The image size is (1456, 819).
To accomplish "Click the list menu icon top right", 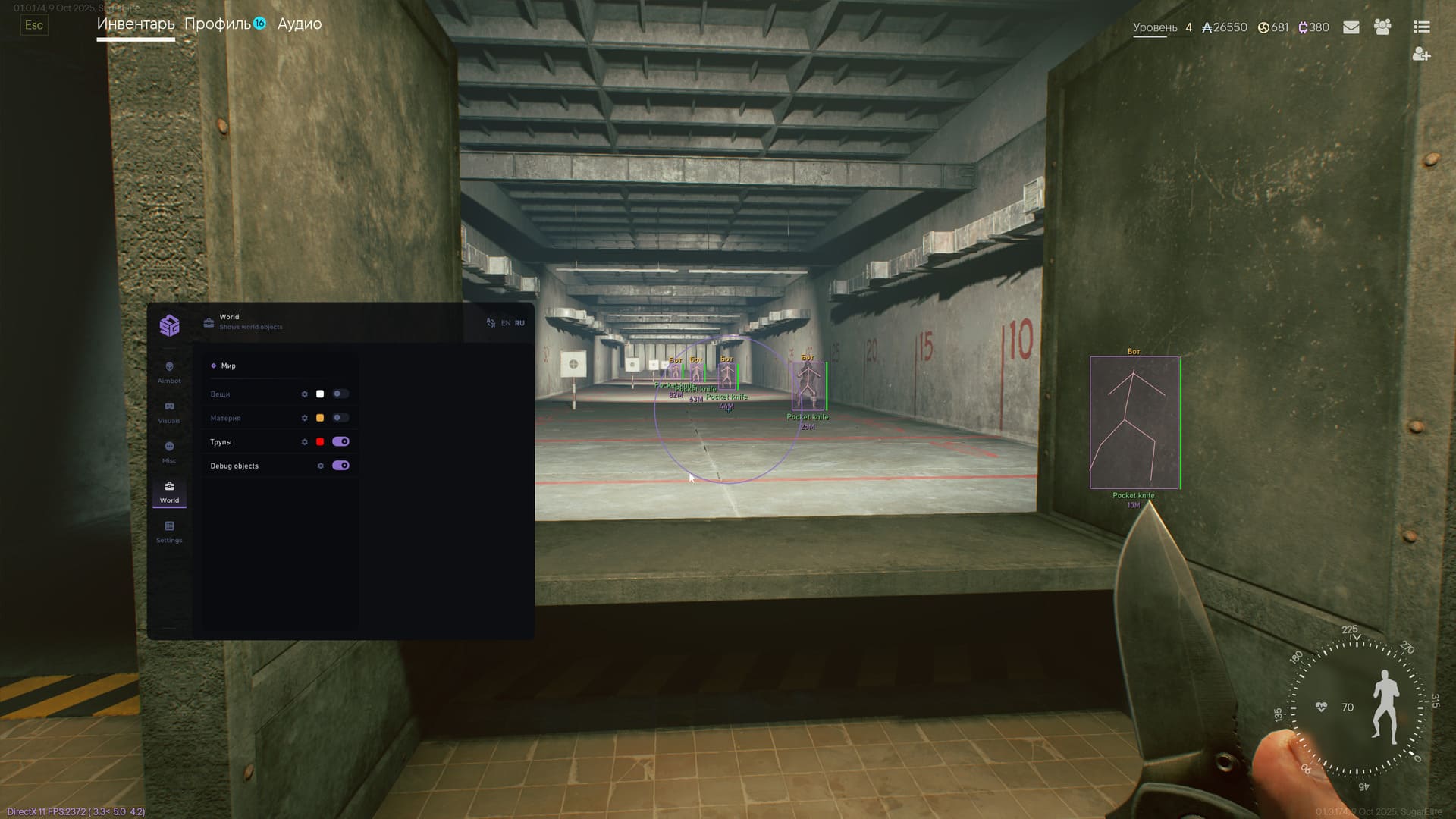I will pos(1421,27).
